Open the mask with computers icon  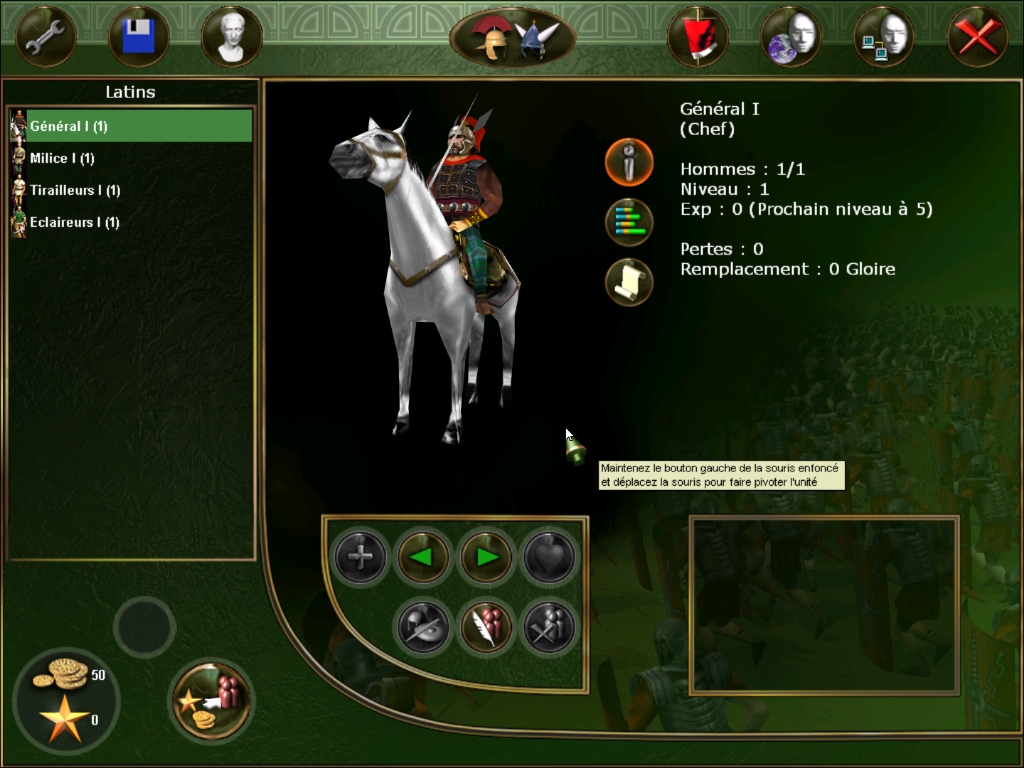tap(883, 37)
